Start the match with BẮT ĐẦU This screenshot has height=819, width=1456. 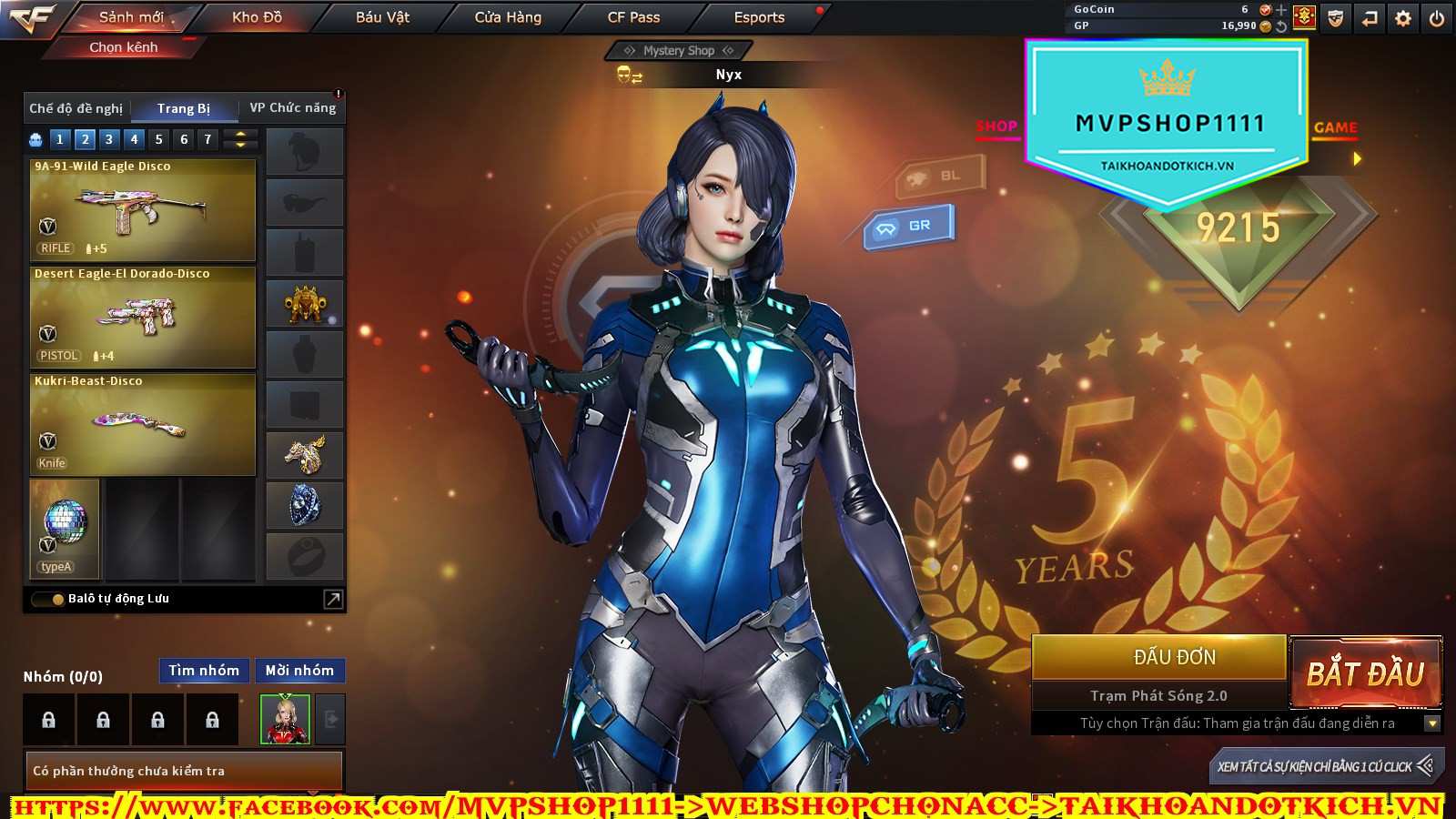[1365, 674]
